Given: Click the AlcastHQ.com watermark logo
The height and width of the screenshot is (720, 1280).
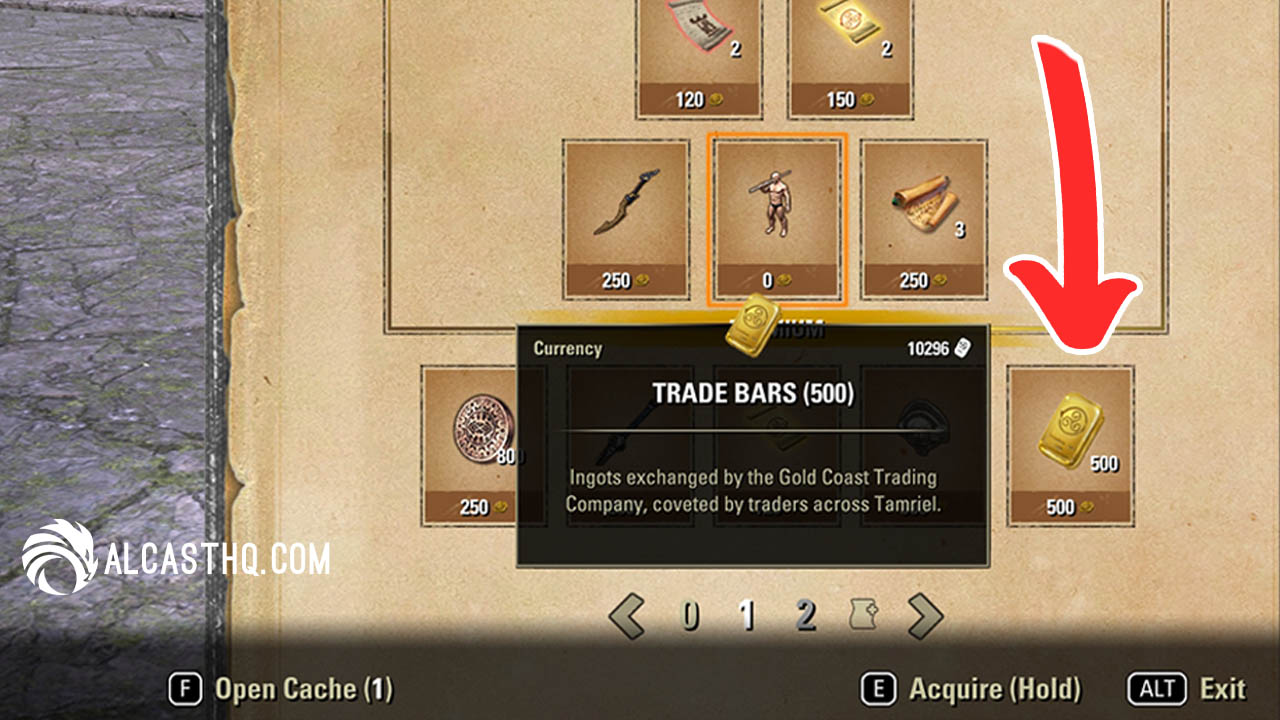Looking at the screenshot, I should (x=176, y=558).
